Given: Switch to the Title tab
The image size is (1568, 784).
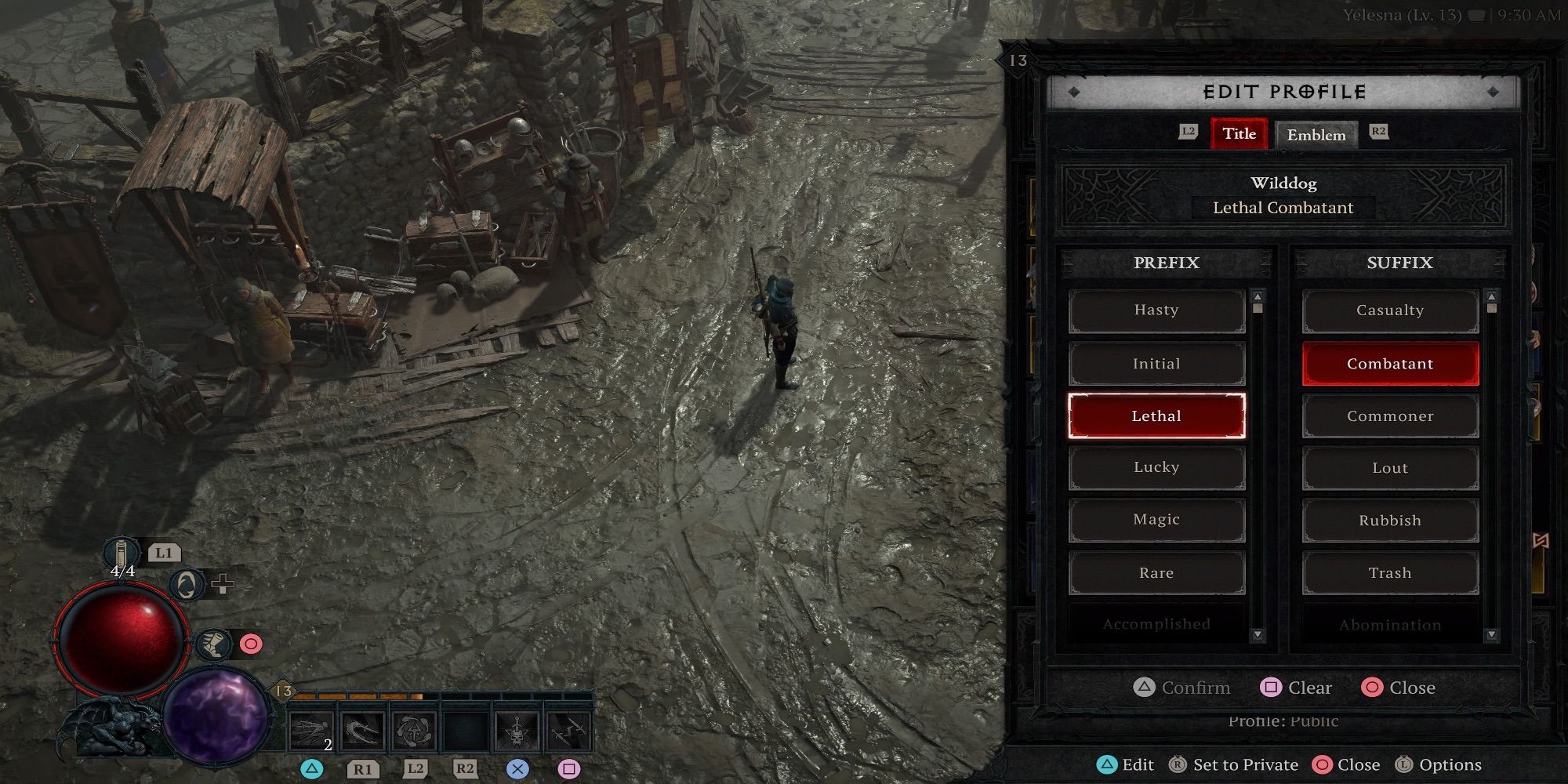Looking at the screenshot, I should point(1239,134).
